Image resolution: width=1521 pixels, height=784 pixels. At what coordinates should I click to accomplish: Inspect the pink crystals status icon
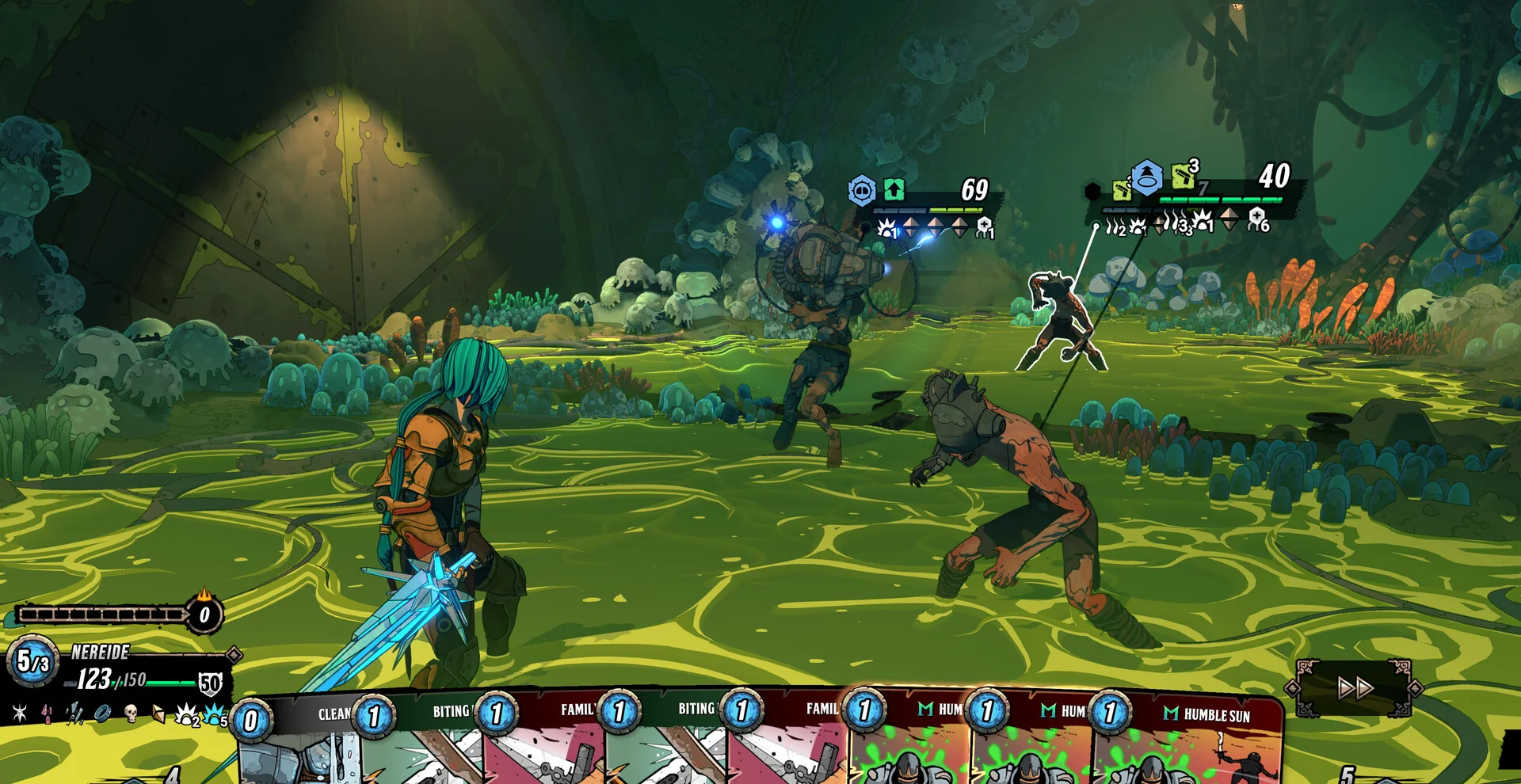pyautogui.click(x=48, y=714)
